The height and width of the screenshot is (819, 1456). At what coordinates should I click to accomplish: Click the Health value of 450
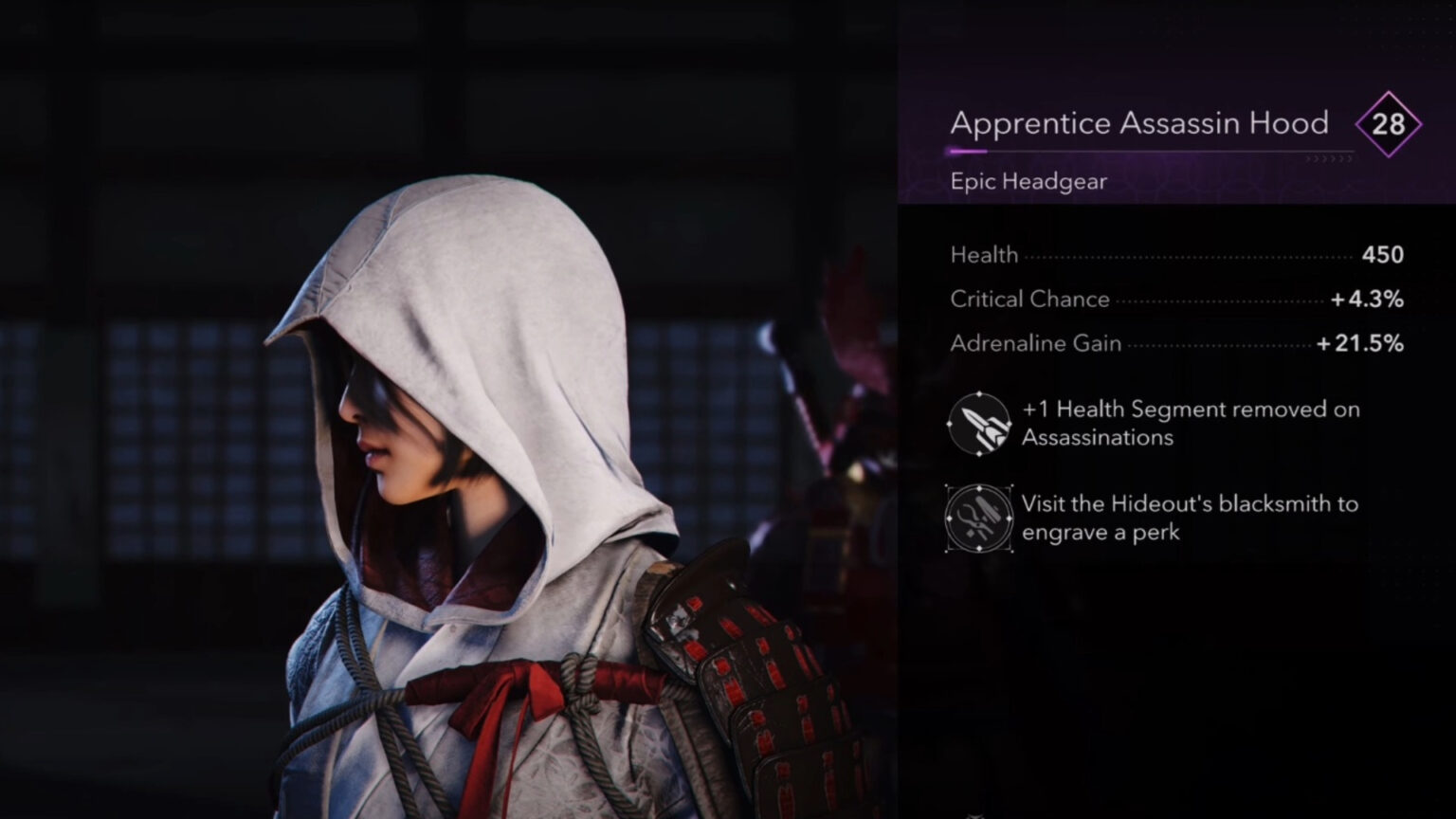tap(1382, 254)
